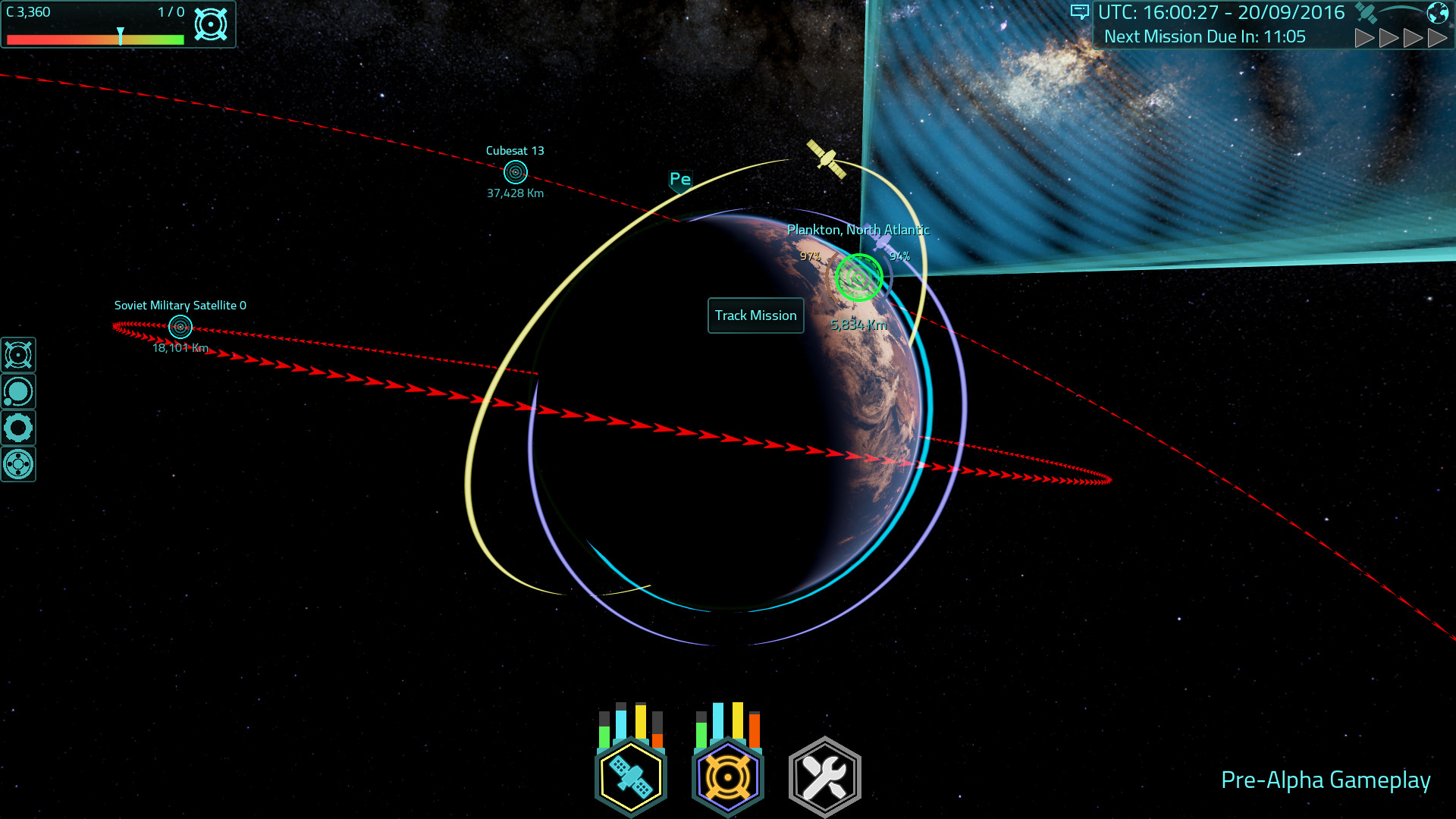Open the gear settings icon in the sidebar

point(18,428)
